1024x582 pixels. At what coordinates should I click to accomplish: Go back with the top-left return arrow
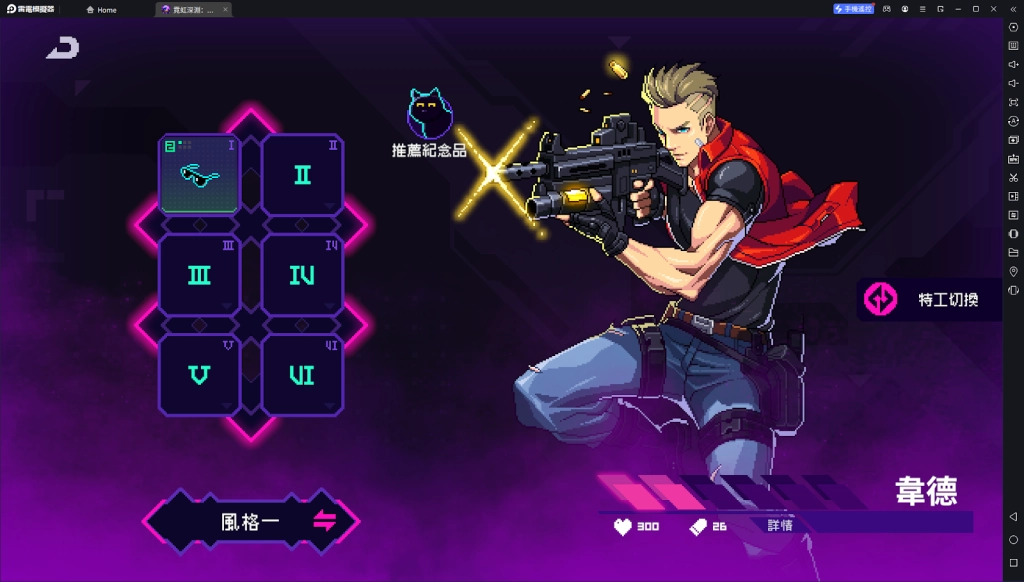click(62, 47)
